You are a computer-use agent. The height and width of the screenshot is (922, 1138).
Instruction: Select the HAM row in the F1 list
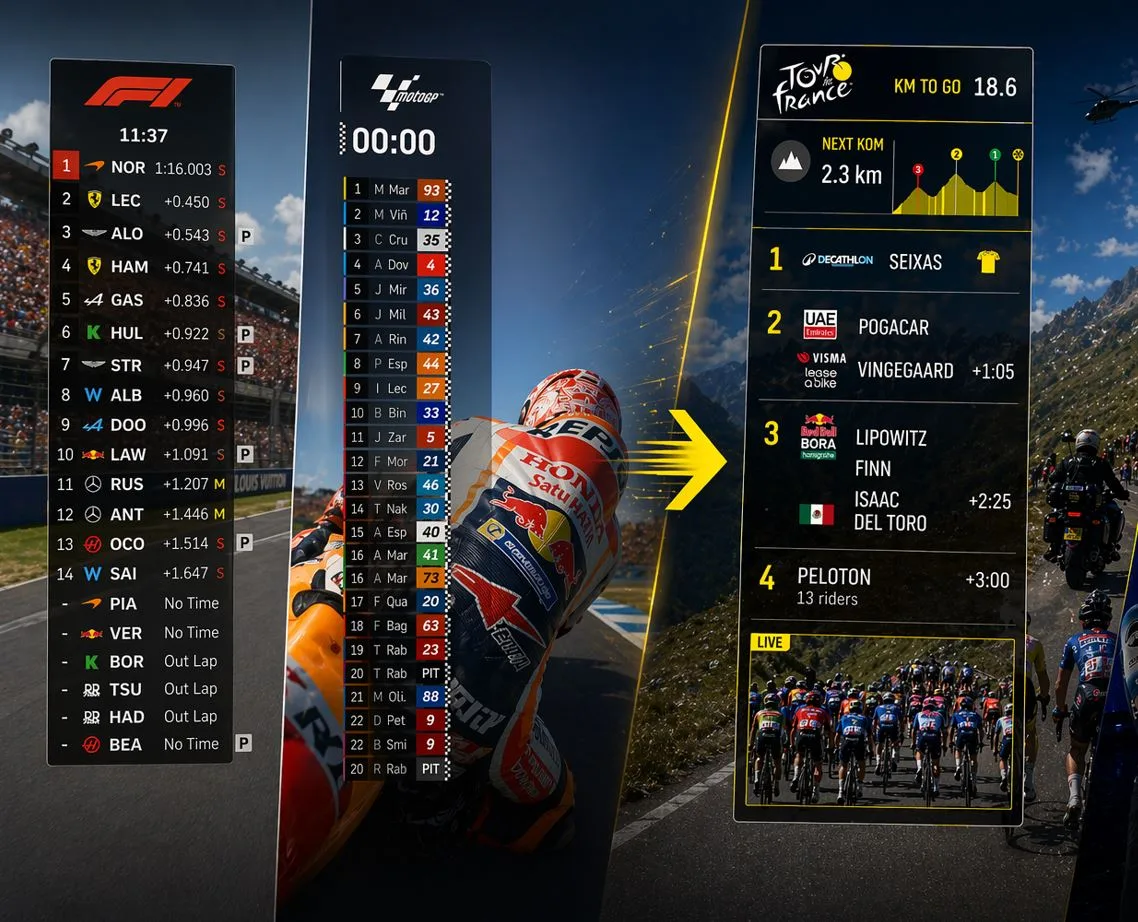click(130, 267)
